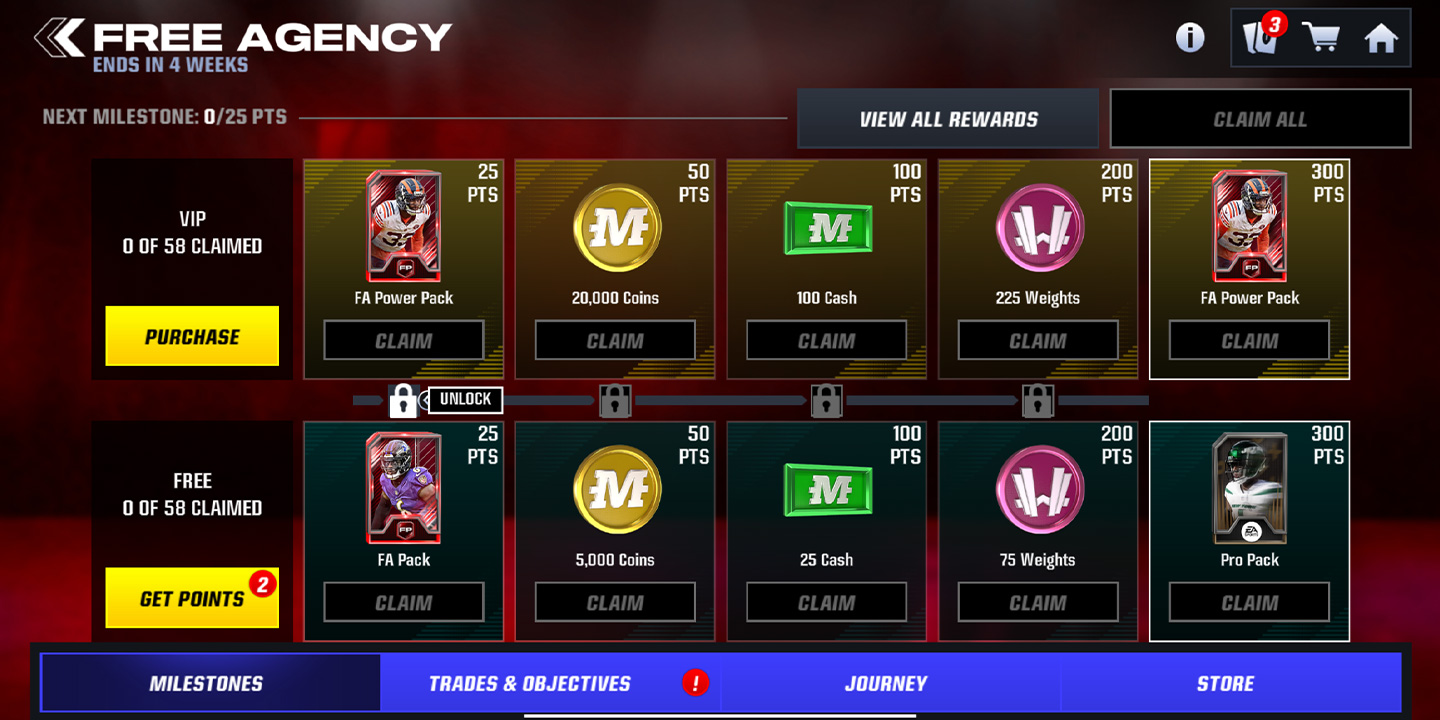
Task: Open the shopping cart icon
Action: coord(1322,37)
